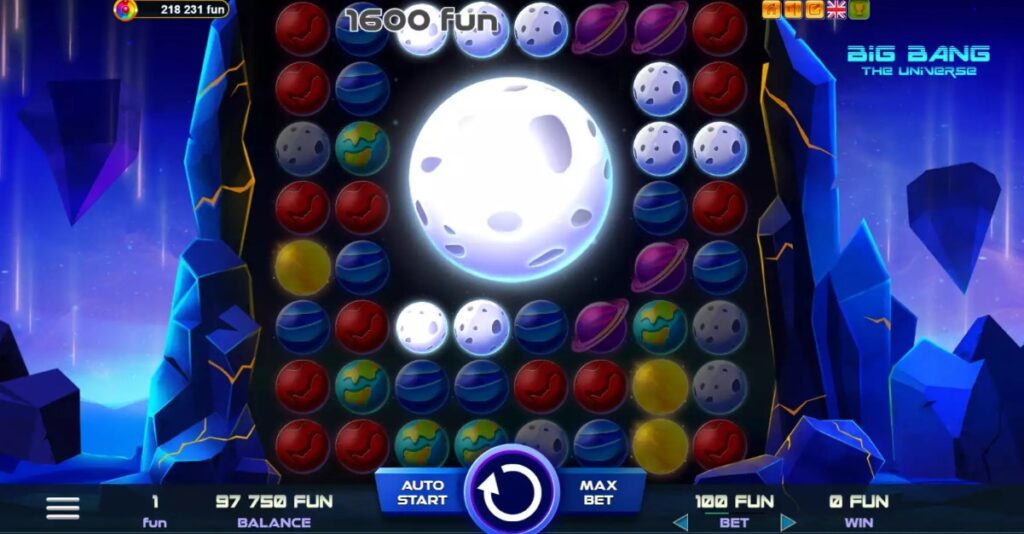Open the hamburger menu
This screenshot has height=534, width=1024.
[63, 508]
